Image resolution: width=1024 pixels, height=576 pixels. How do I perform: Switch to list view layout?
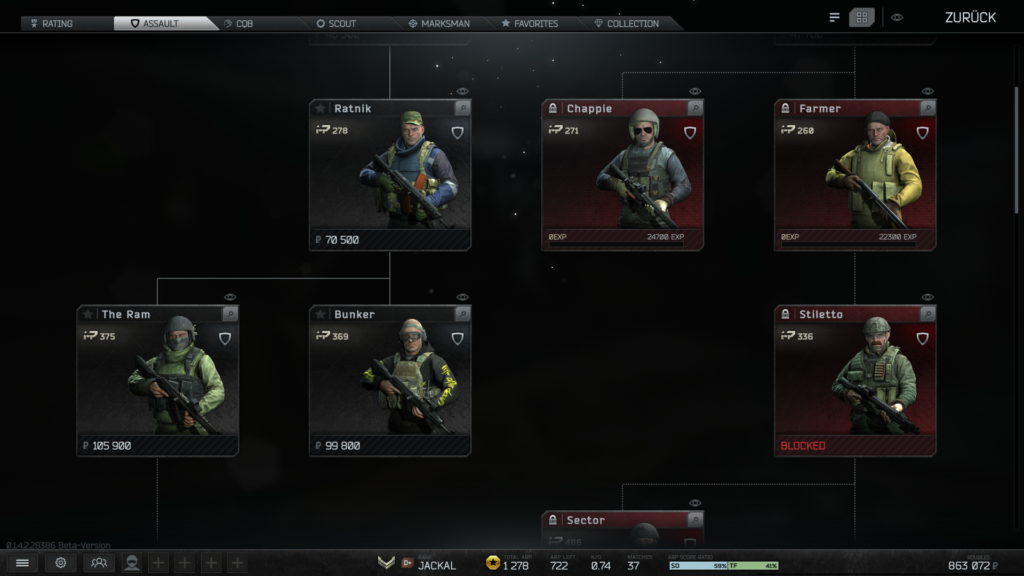coord(835,17)
